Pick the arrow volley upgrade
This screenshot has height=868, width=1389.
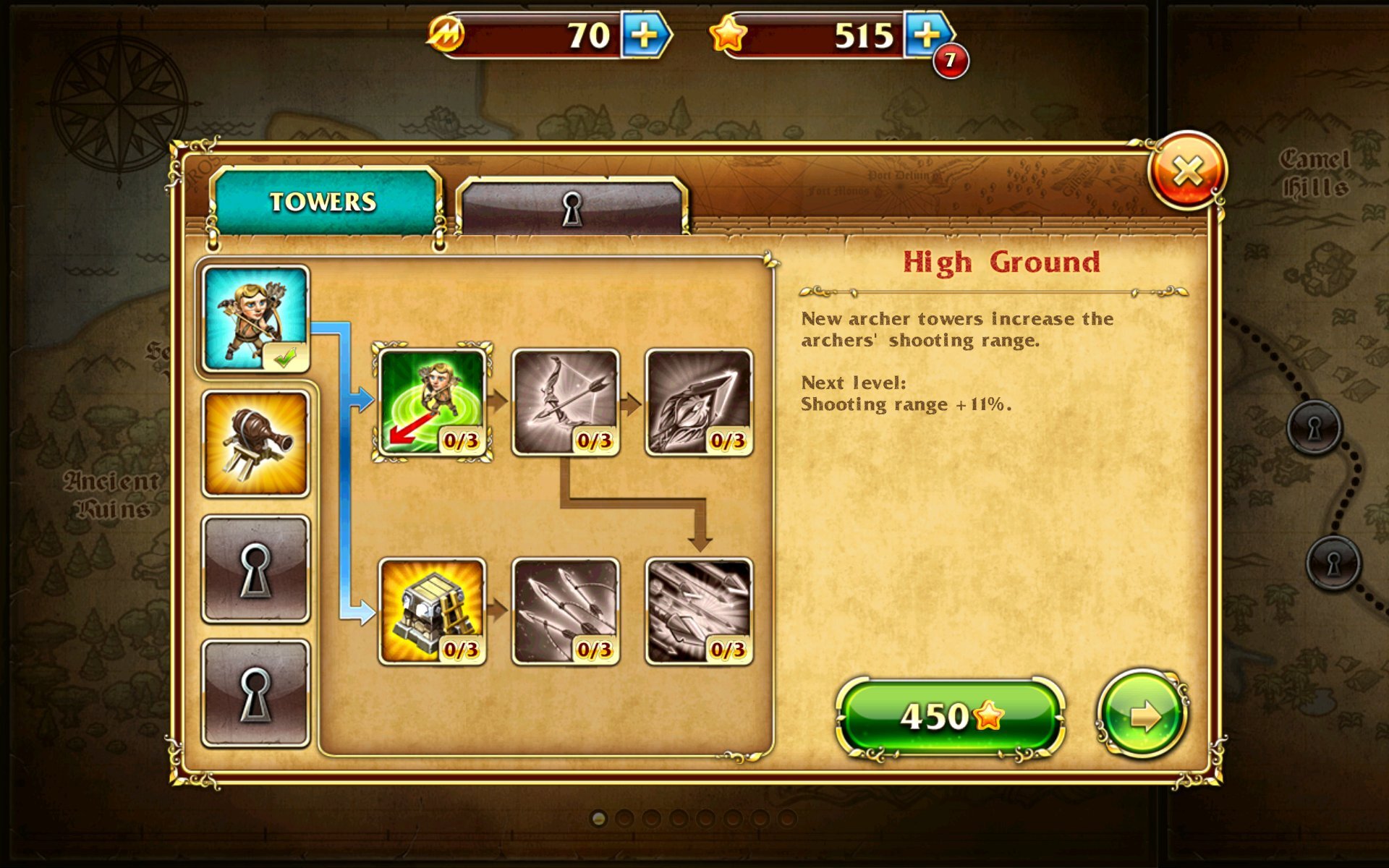point(698,611)
